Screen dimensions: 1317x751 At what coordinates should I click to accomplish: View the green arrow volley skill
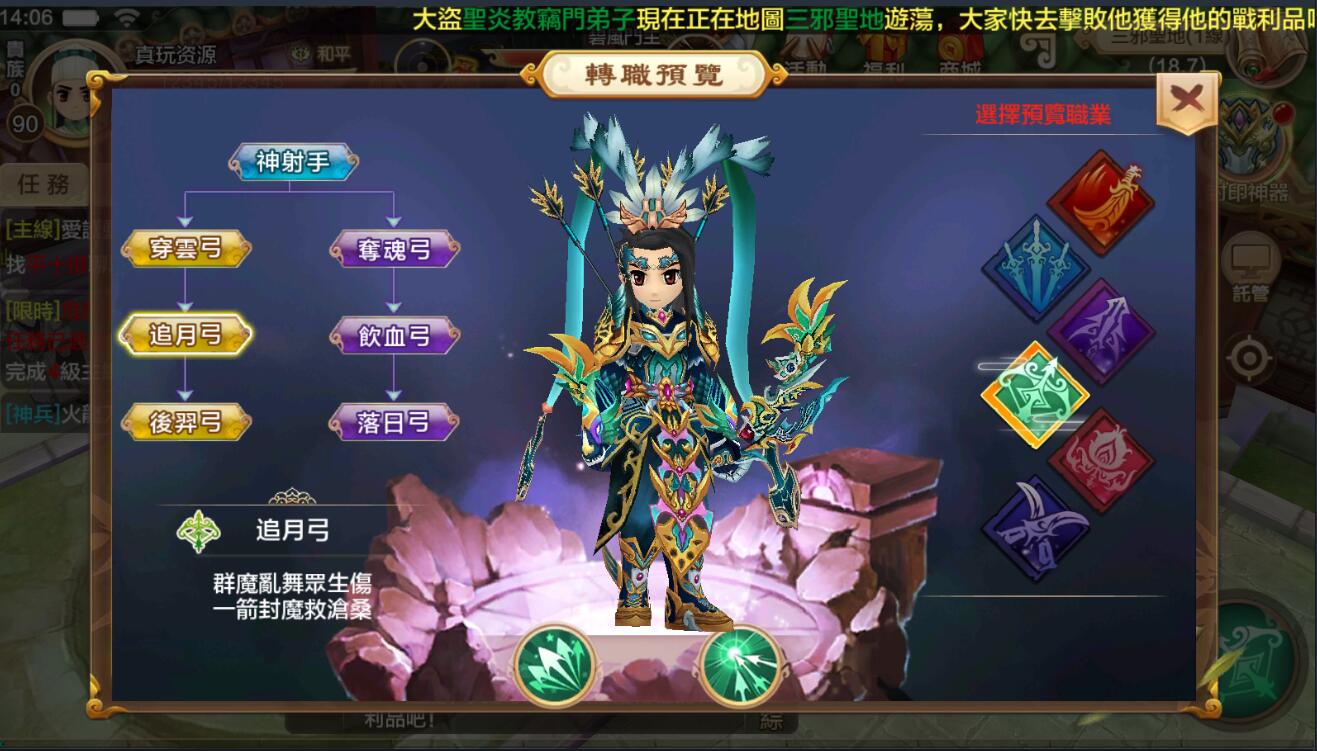coord(555,665)
